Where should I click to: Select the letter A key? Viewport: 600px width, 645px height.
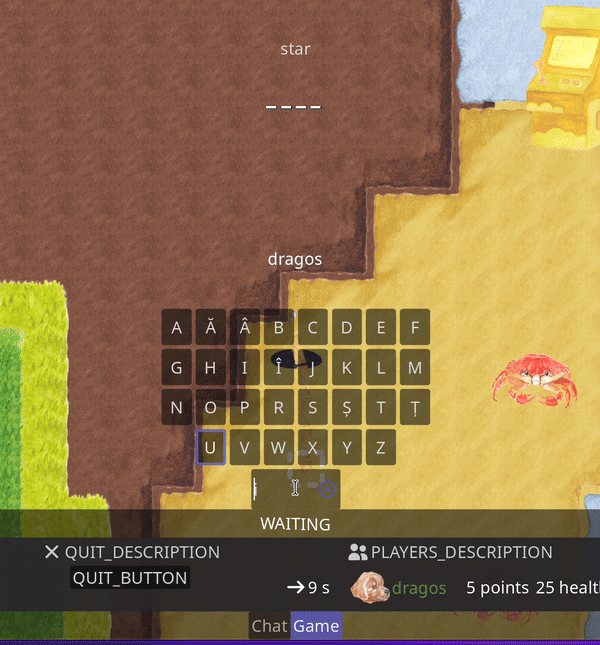[x=177, y=327]
